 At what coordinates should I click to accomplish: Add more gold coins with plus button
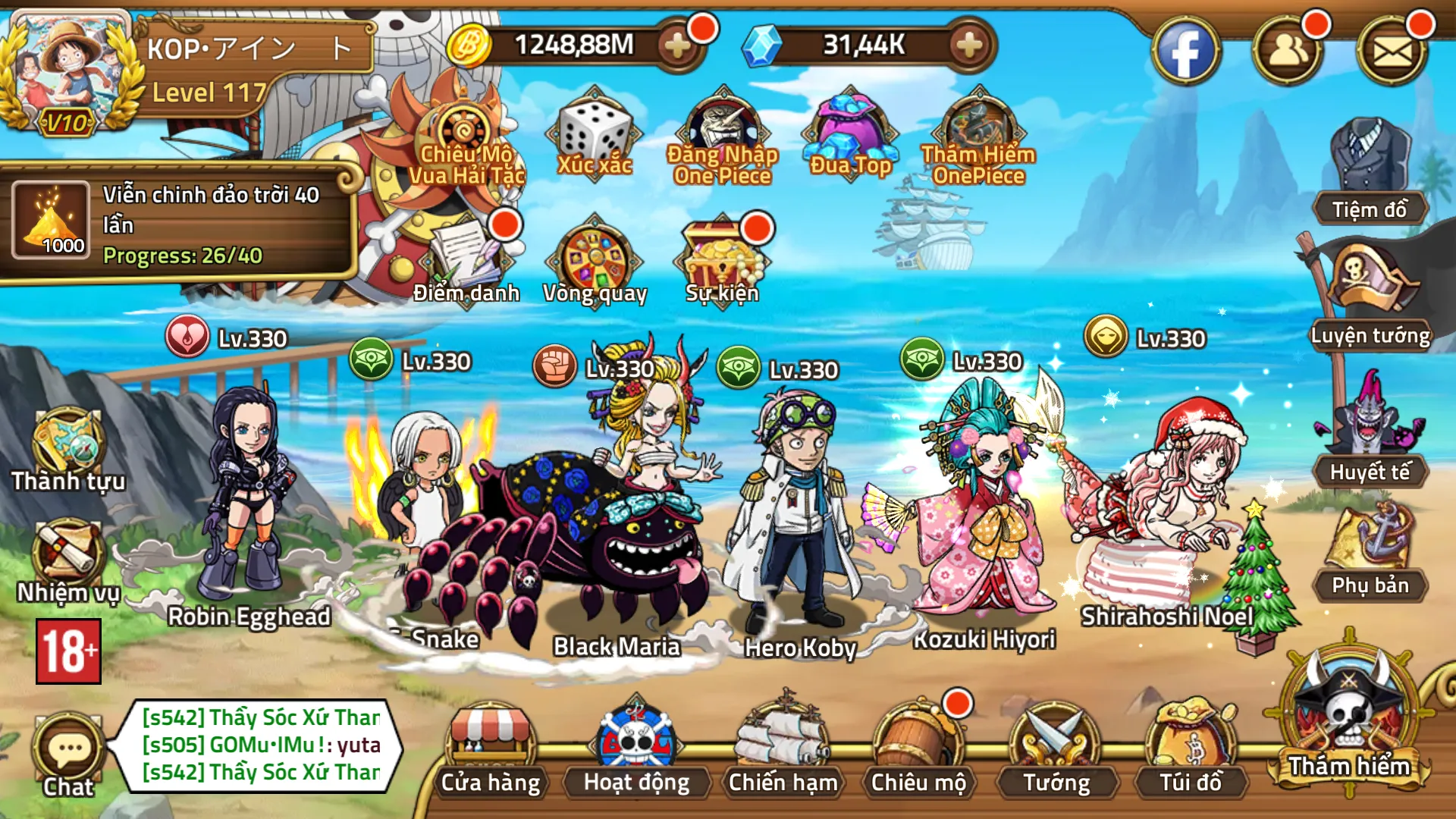[677, 45]
